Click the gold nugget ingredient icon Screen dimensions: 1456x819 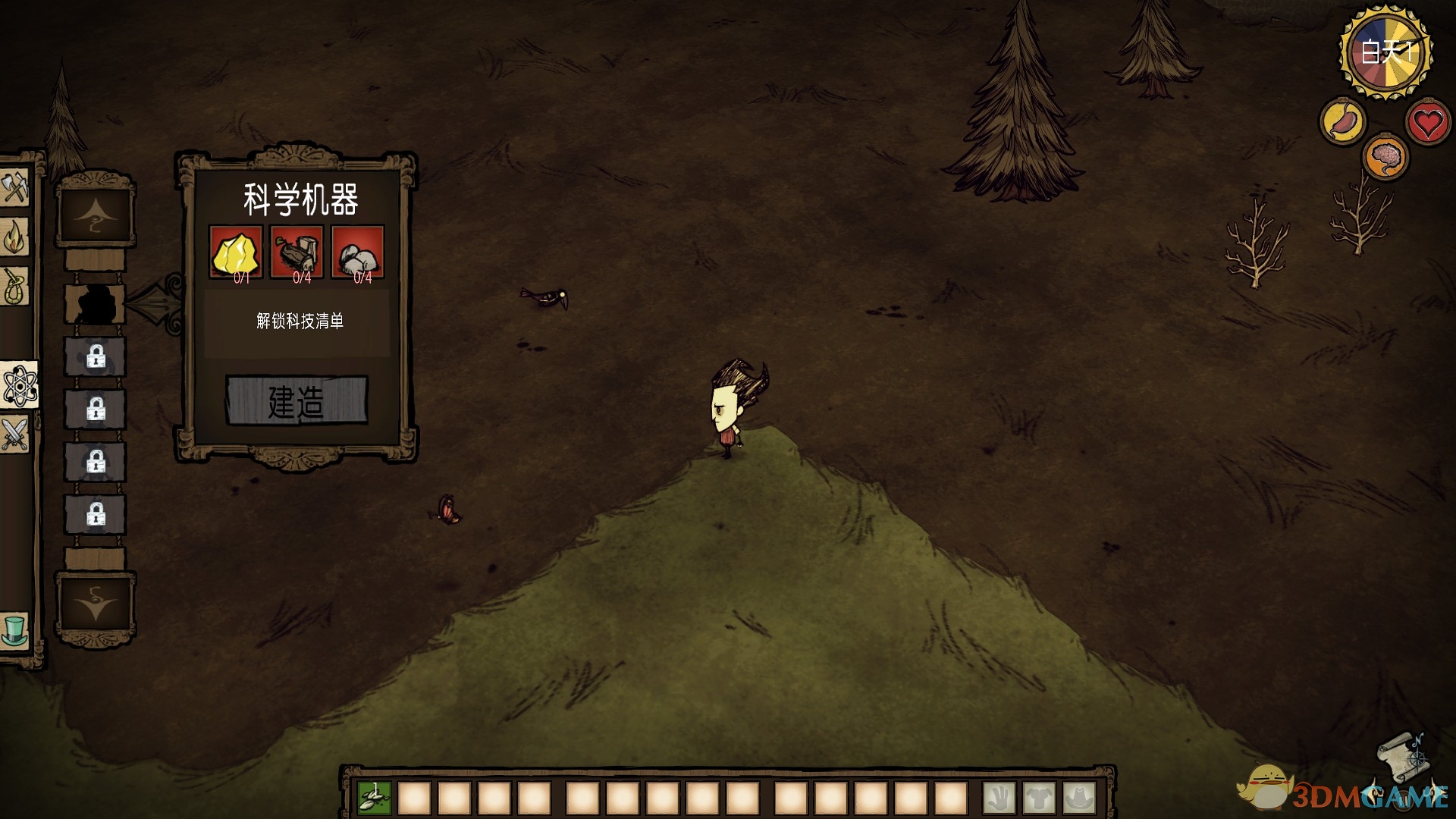[x=236, y=253]
